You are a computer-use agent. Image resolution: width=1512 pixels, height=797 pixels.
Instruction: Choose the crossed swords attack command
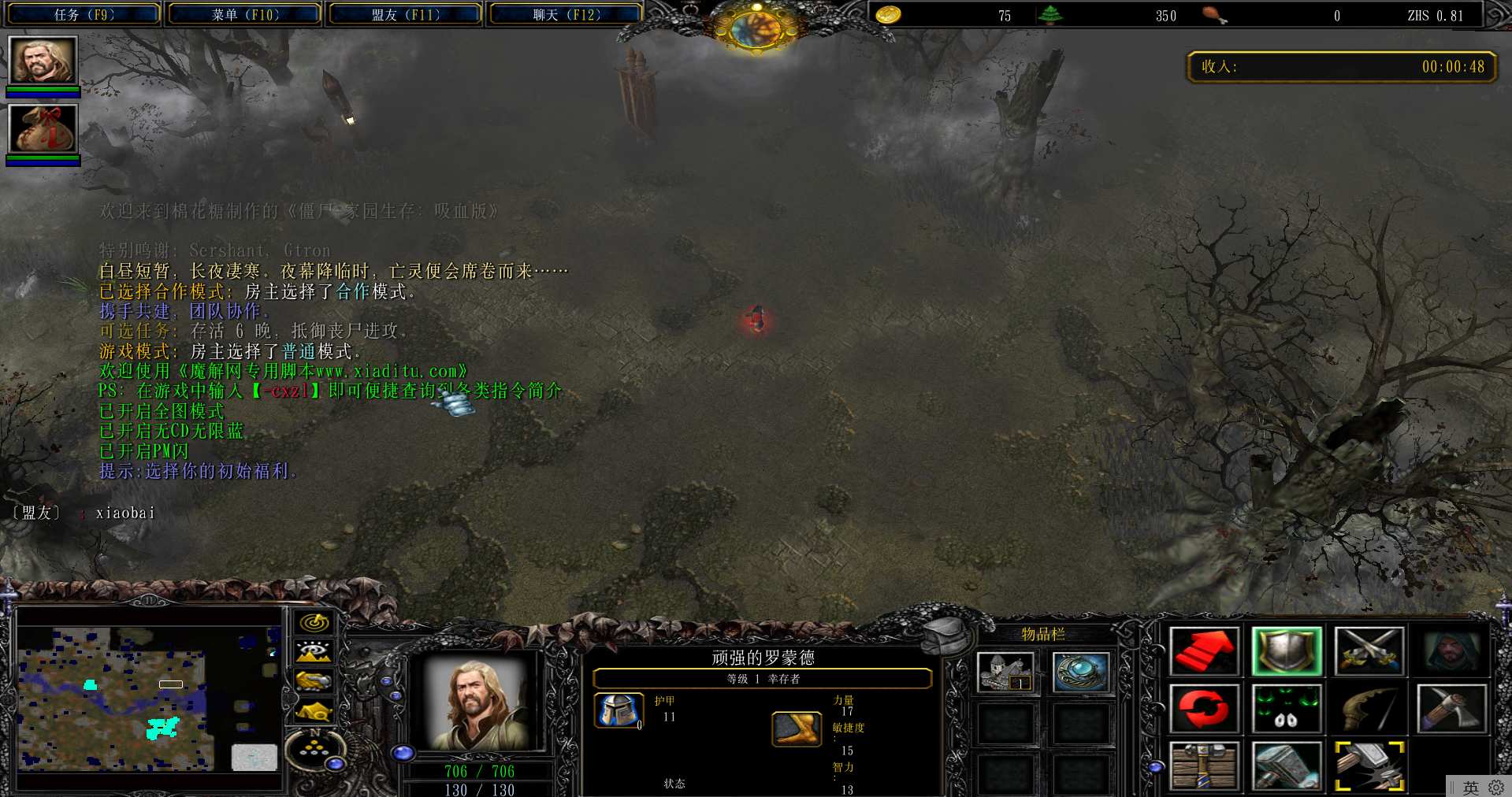pyautogui.click(x=1369, y=651)
